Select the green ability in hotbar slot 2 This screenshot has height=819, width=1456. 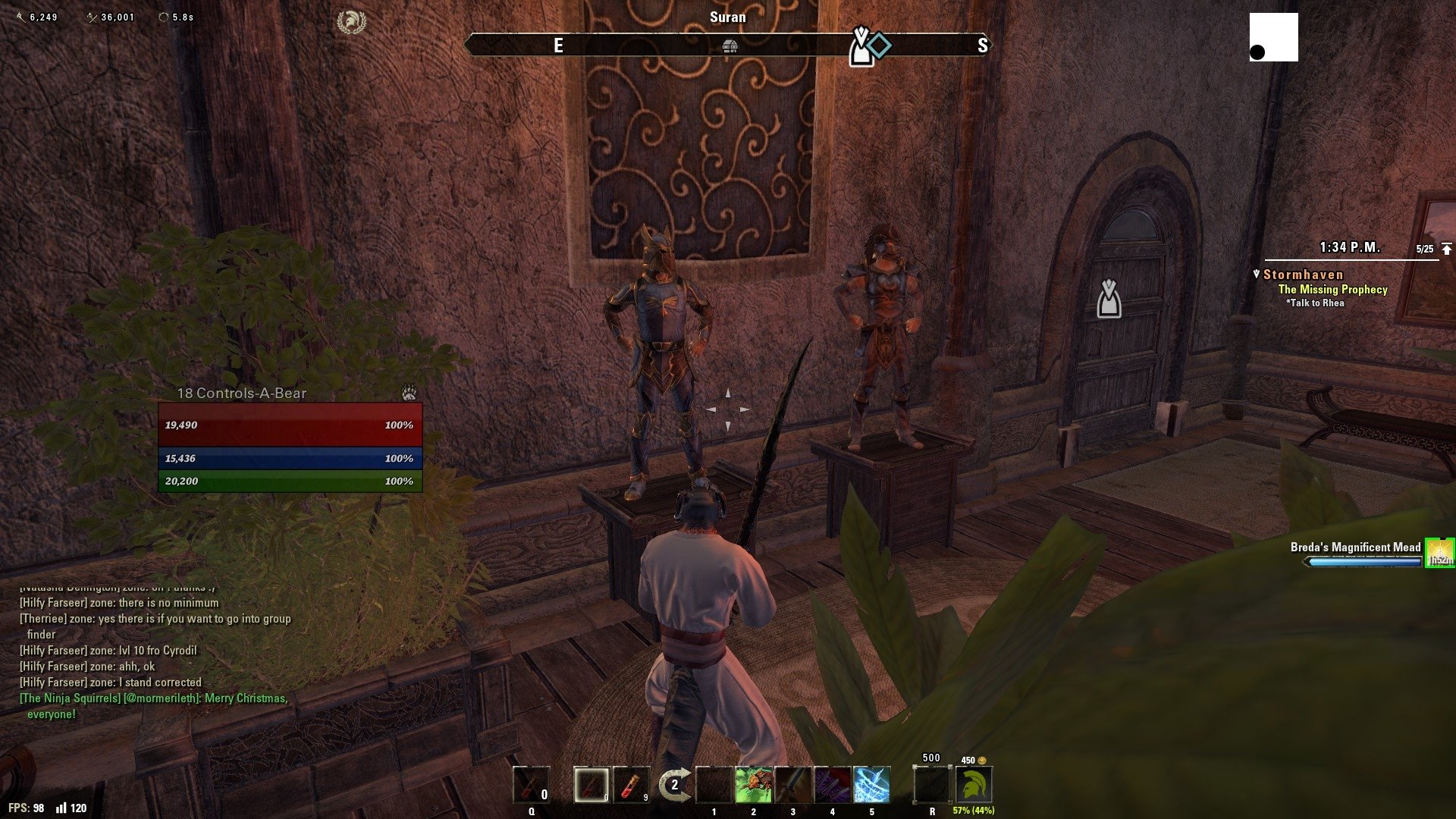[x=752, y=785]
